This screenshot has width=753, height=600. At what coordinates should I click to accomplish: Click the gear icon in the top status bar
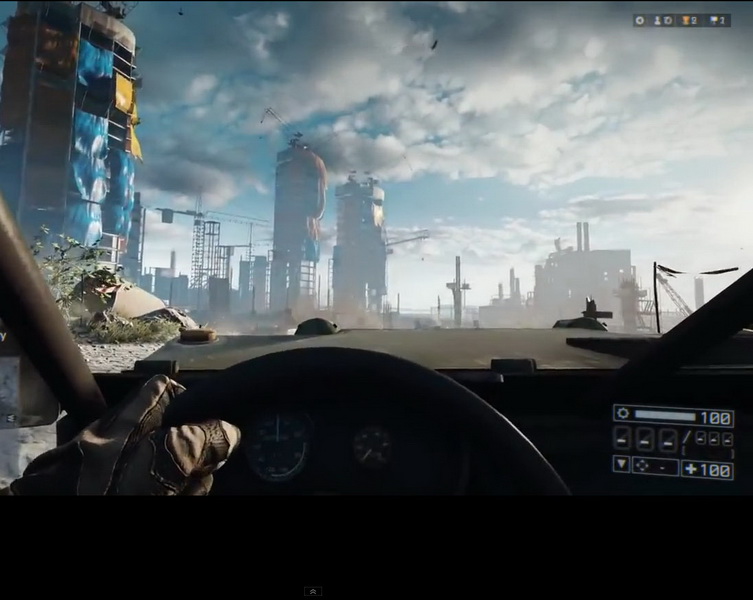pos(640,20)
